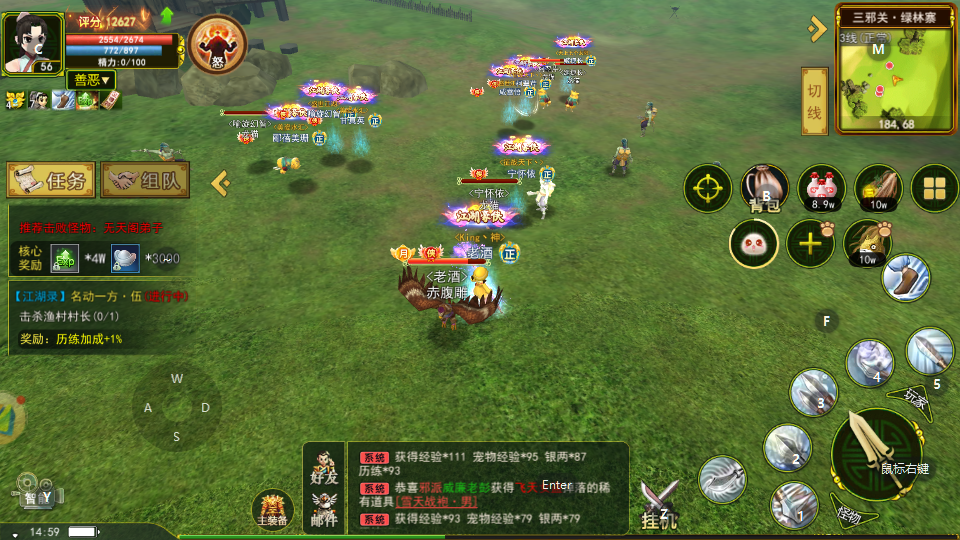
Task: Click the yellow crosshair target button
Action: coord(708,188)
